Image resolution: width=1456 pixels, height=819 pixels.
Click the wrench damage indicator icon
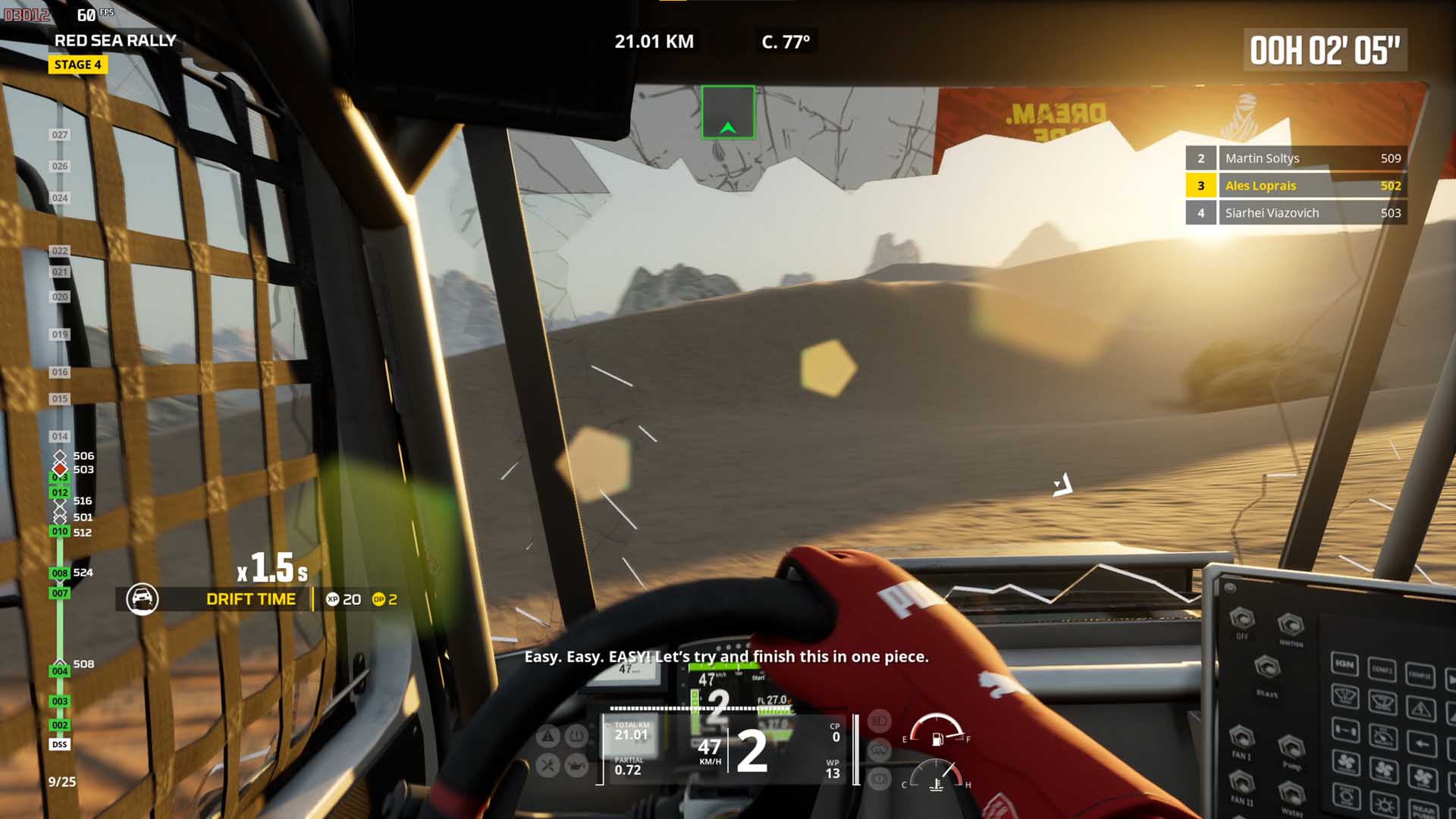pos(548,765)
